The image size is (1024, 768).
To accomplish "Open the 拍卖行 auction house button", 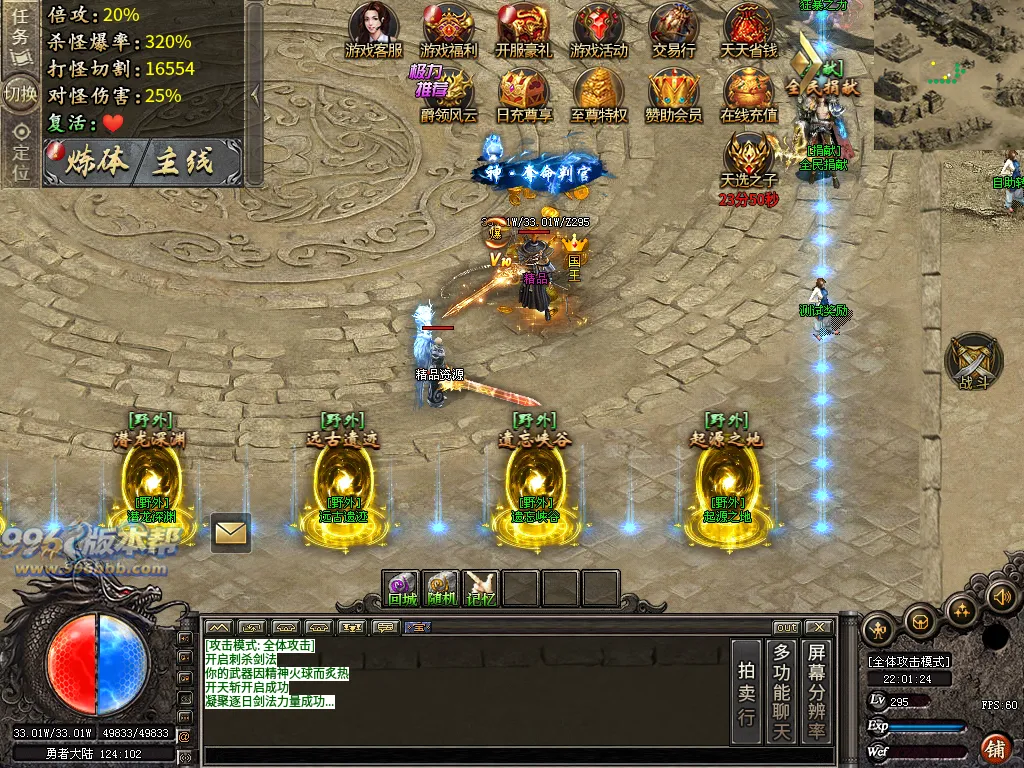I will coord(746,692).
